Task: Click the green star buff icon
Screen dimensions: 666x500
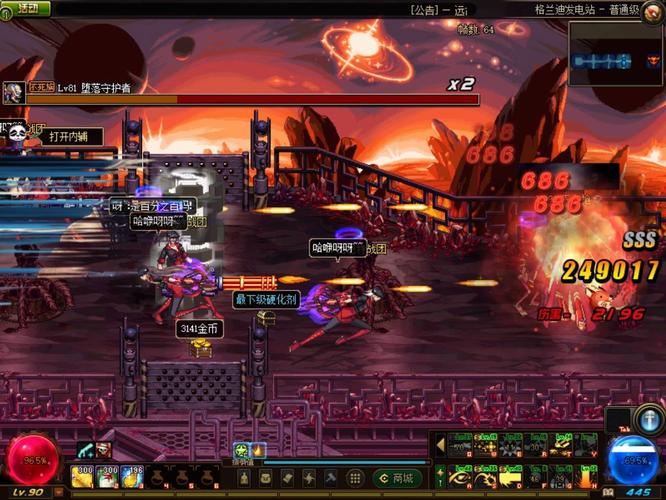Action: [x=241, y=451]
